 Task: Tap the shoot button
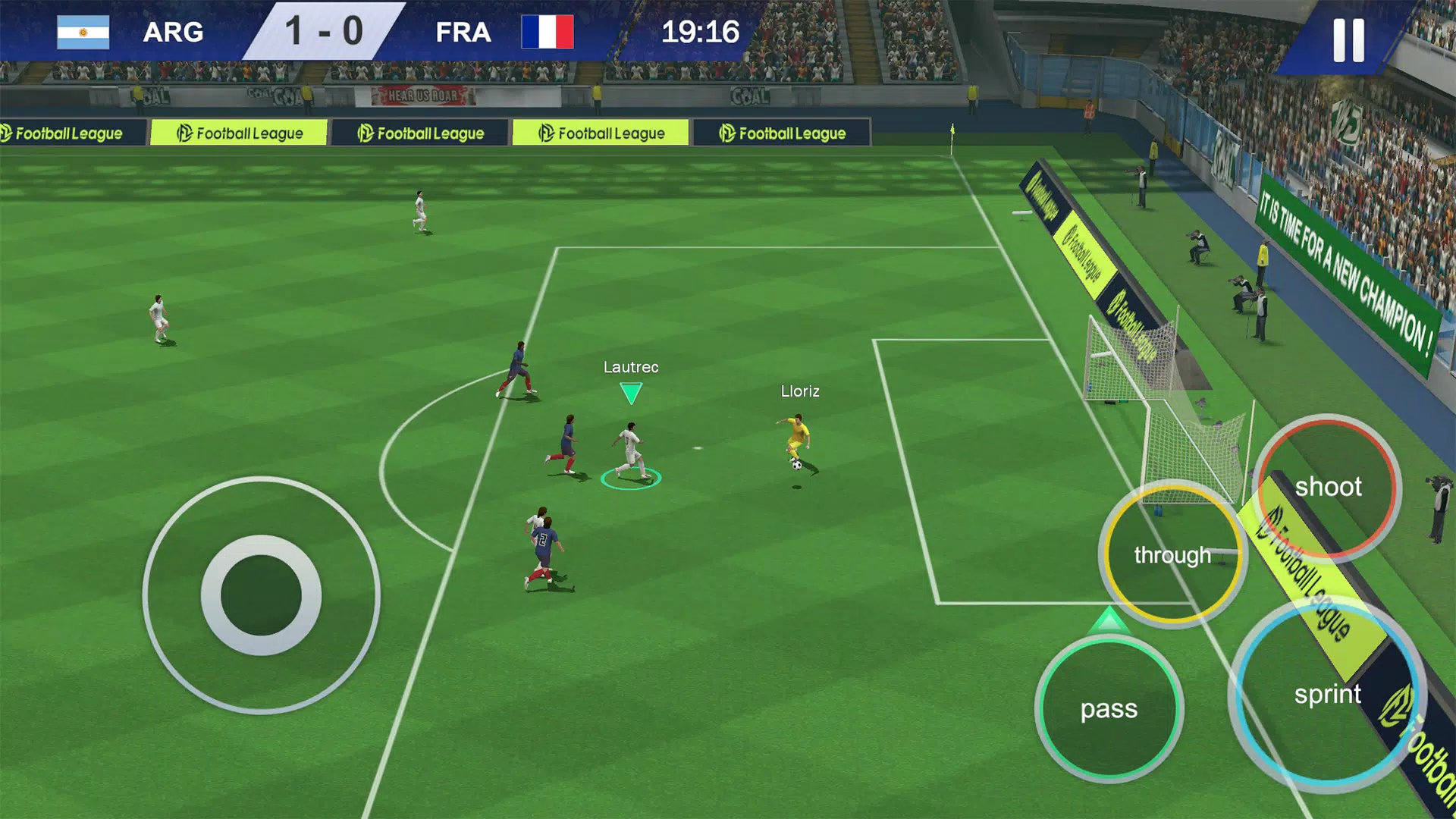pos(1327,487)
